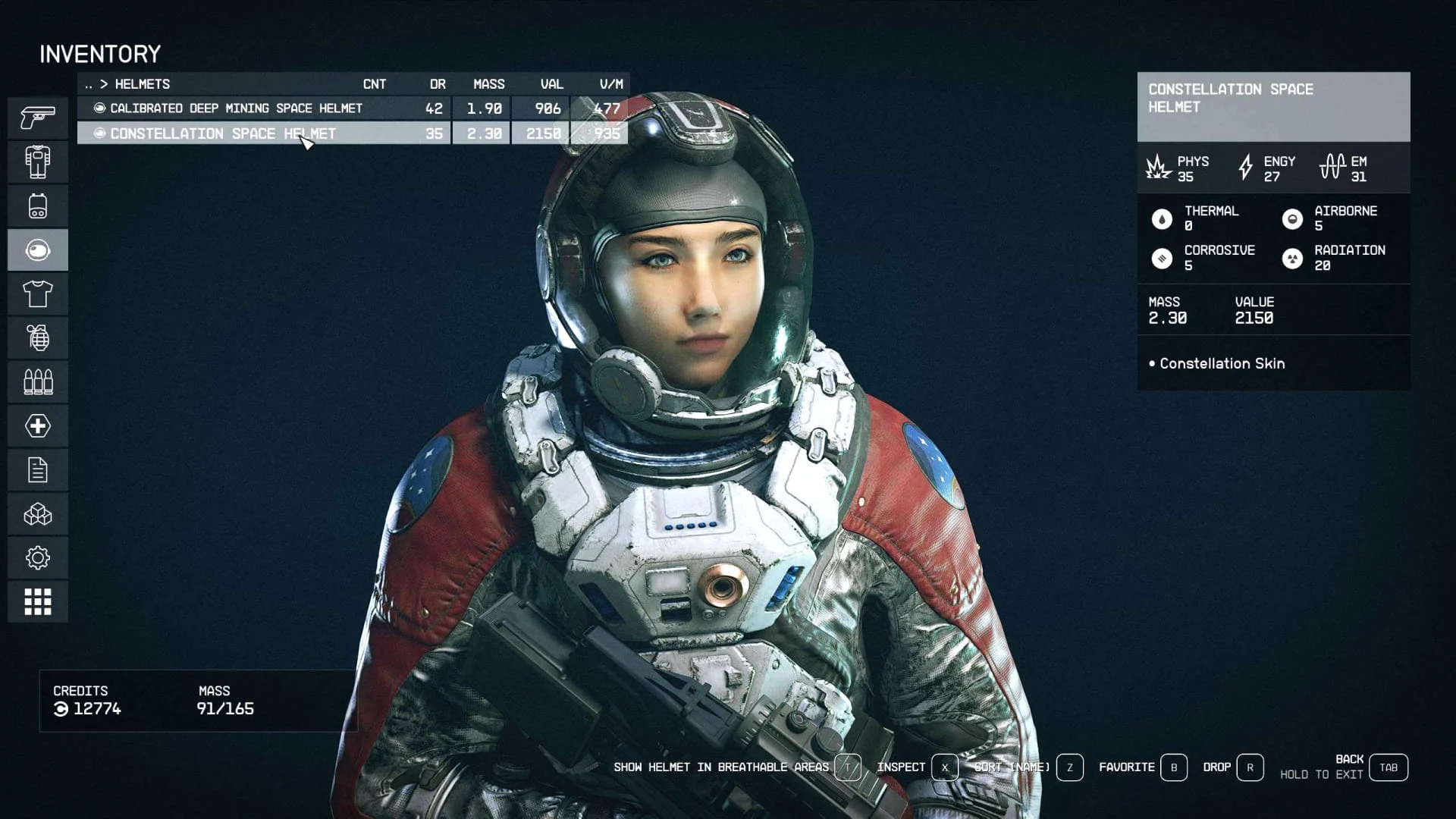Open the Apparel shirt category
This screenshot has width=1456, height=819.
[38, 293]
